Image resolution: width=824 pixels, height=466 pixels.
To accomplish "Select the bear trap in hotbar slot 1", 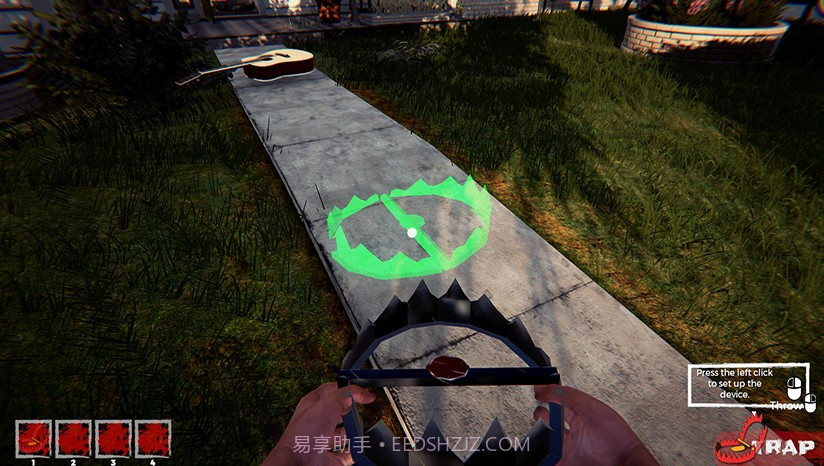I will (34, 438).
